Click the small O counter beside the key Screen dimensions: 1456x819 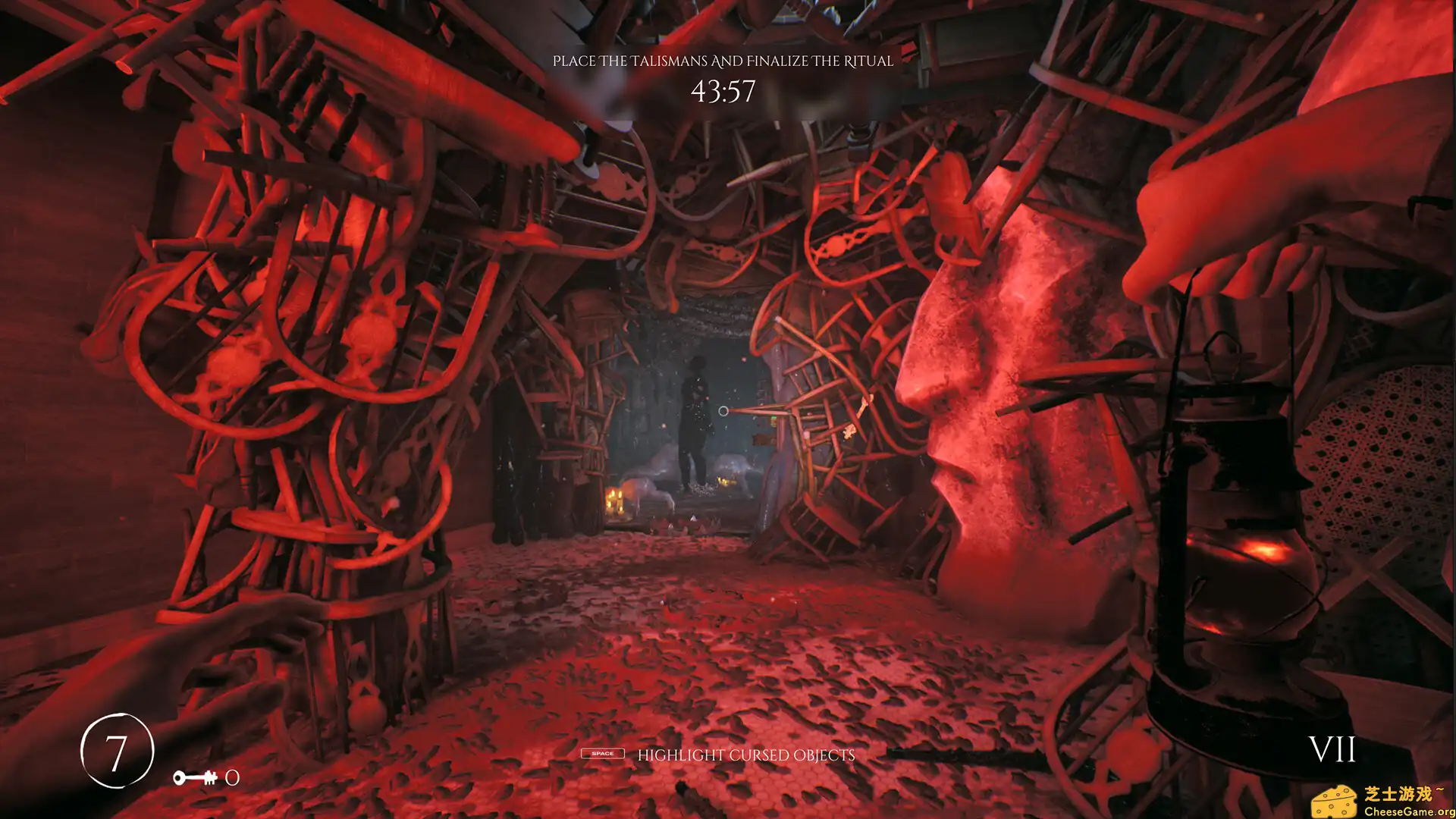click(231, 778)
